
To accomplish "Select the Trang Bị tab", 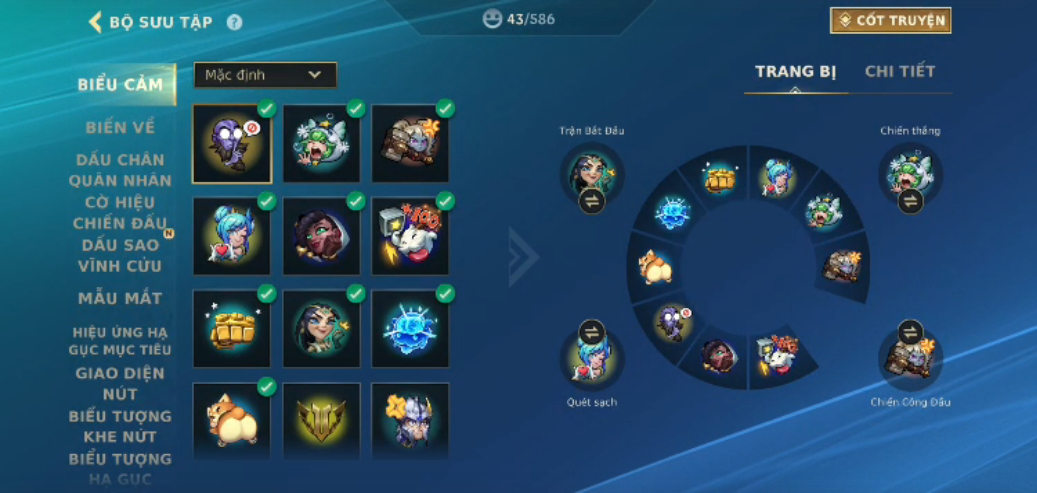I will (x=795, y=71).
